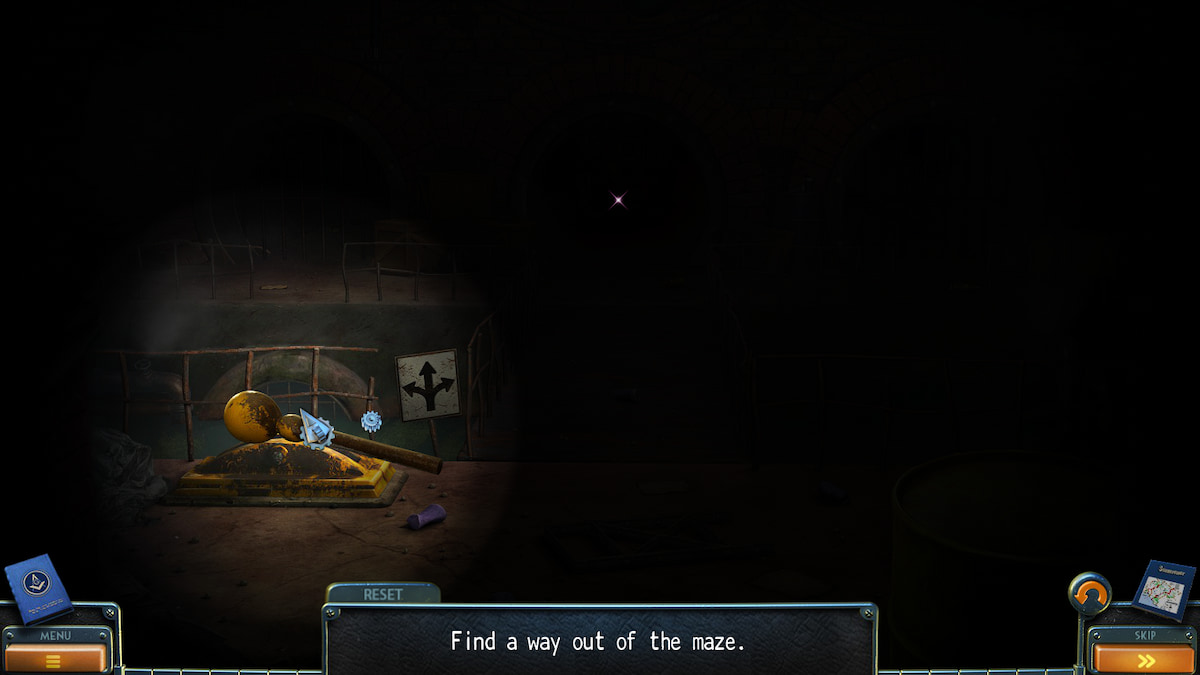Image resolution: width=1200 pixels, height=675 pixels.
Task: Open the map booklet
Action: pyautogui.click(x=1164, y=590)
